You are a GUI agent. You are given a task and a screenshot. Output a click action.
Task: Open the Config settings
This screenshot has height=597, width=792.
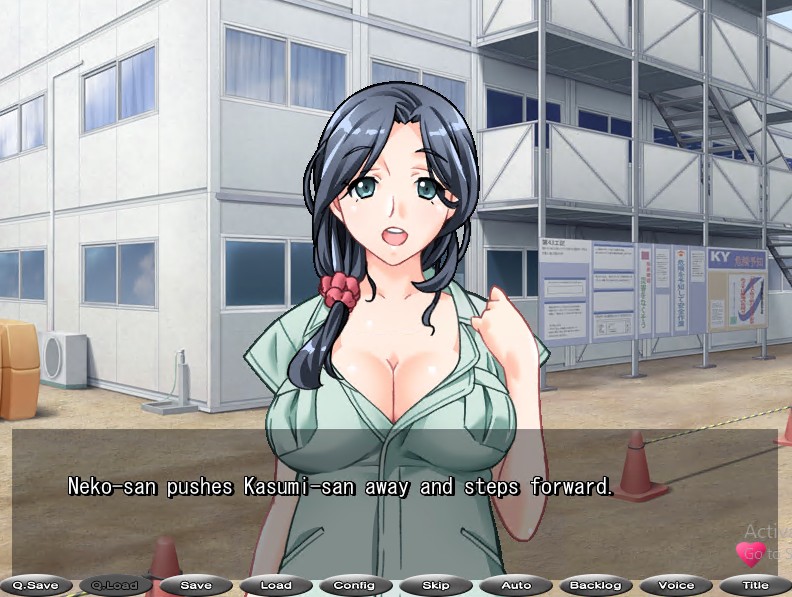pos(355,585)
